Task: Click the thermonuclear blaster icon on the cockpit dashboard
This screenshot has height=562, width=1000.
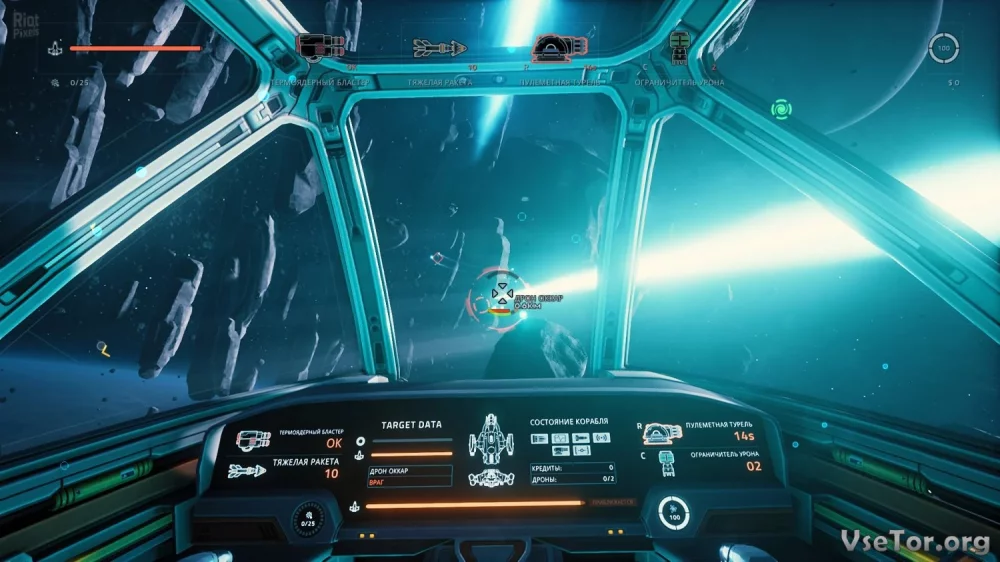Action: point(253,439)
